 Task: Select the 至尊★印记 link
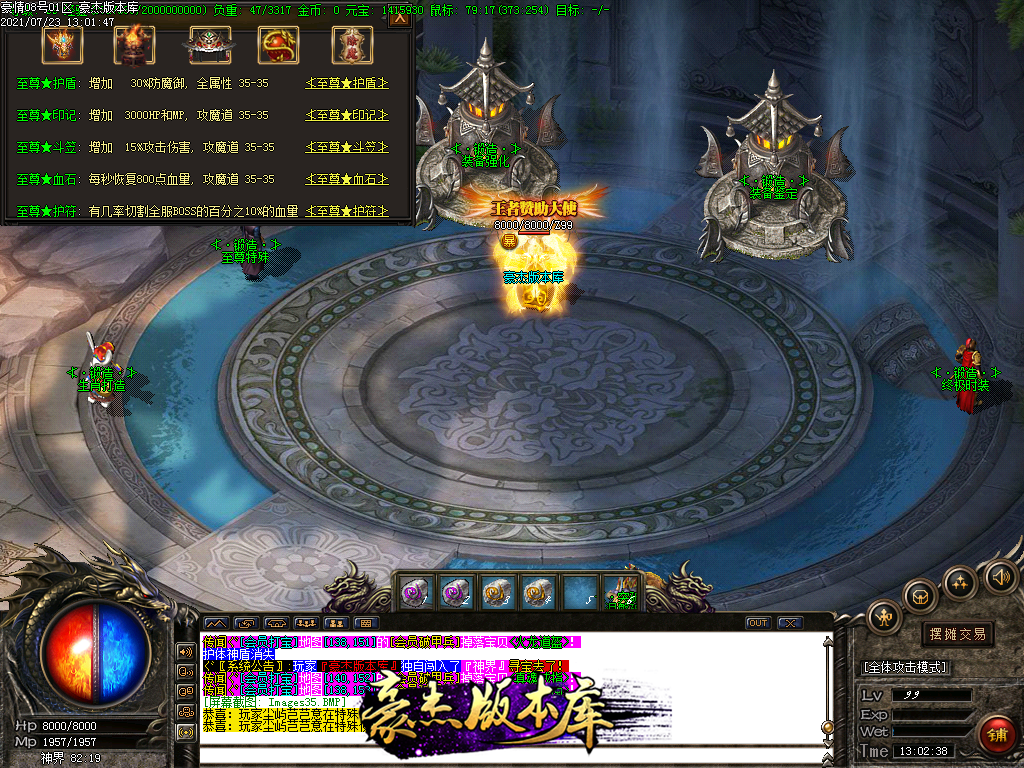(x=346, y=116)
